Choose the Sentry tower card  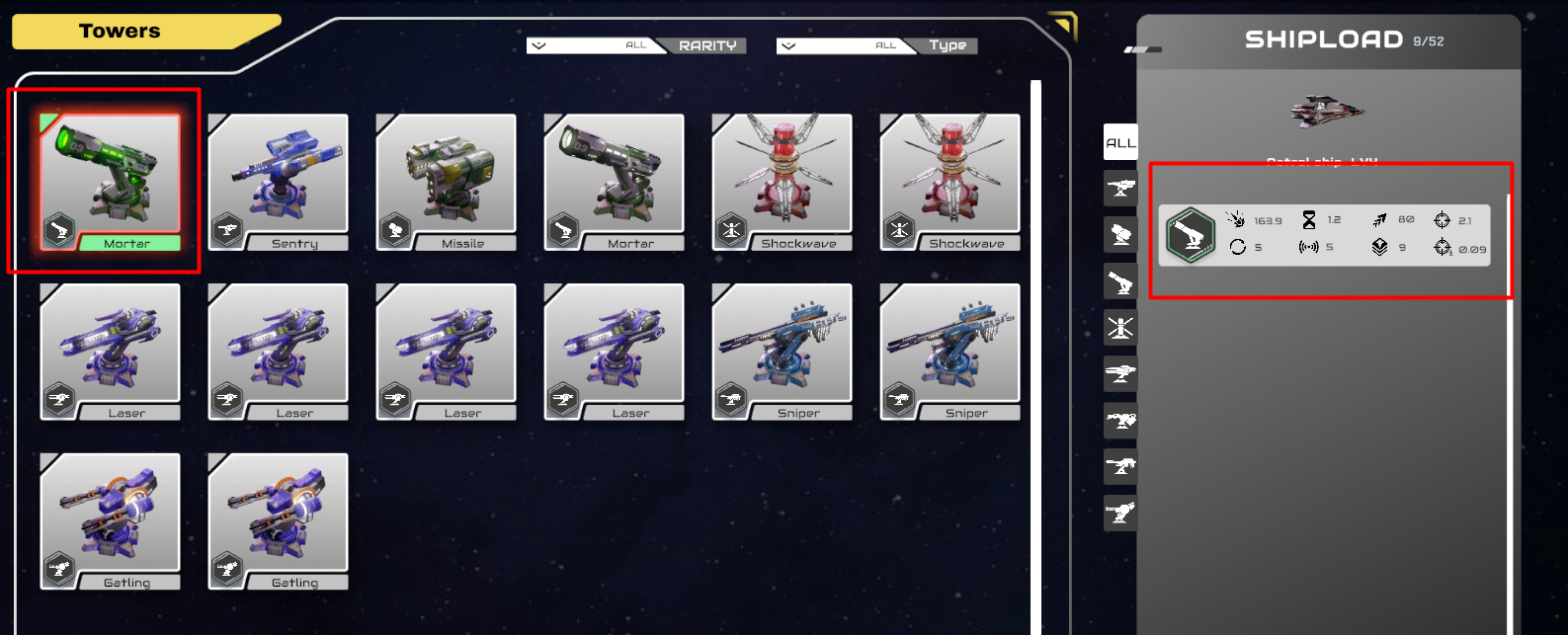tap(278, 180)
